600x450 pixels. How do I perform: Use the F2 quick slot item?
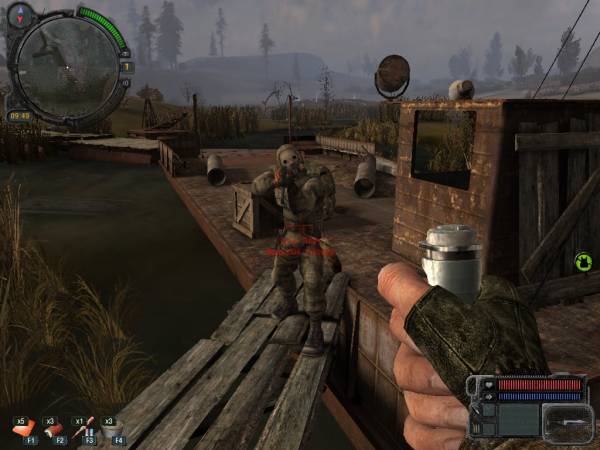54,430
